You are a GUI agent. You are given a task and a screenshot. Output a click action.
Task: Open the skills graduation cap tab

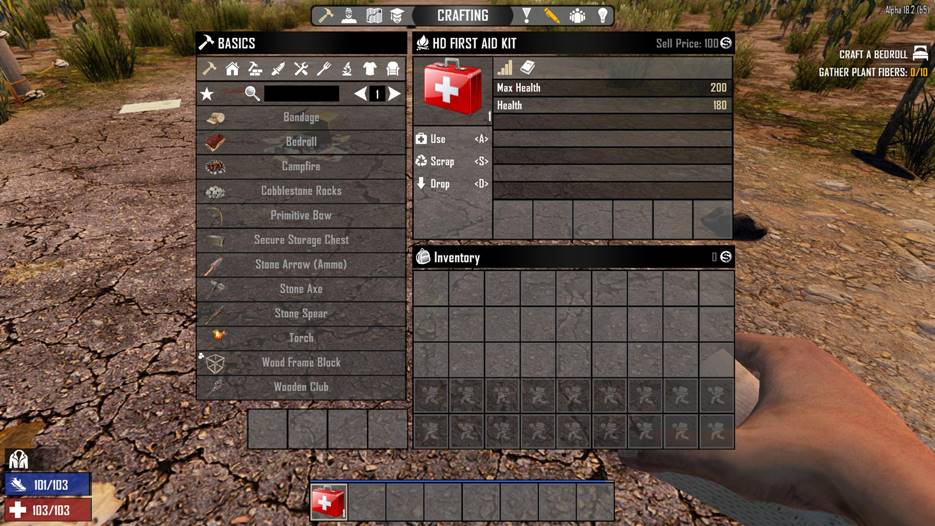(x=396, y=16)
